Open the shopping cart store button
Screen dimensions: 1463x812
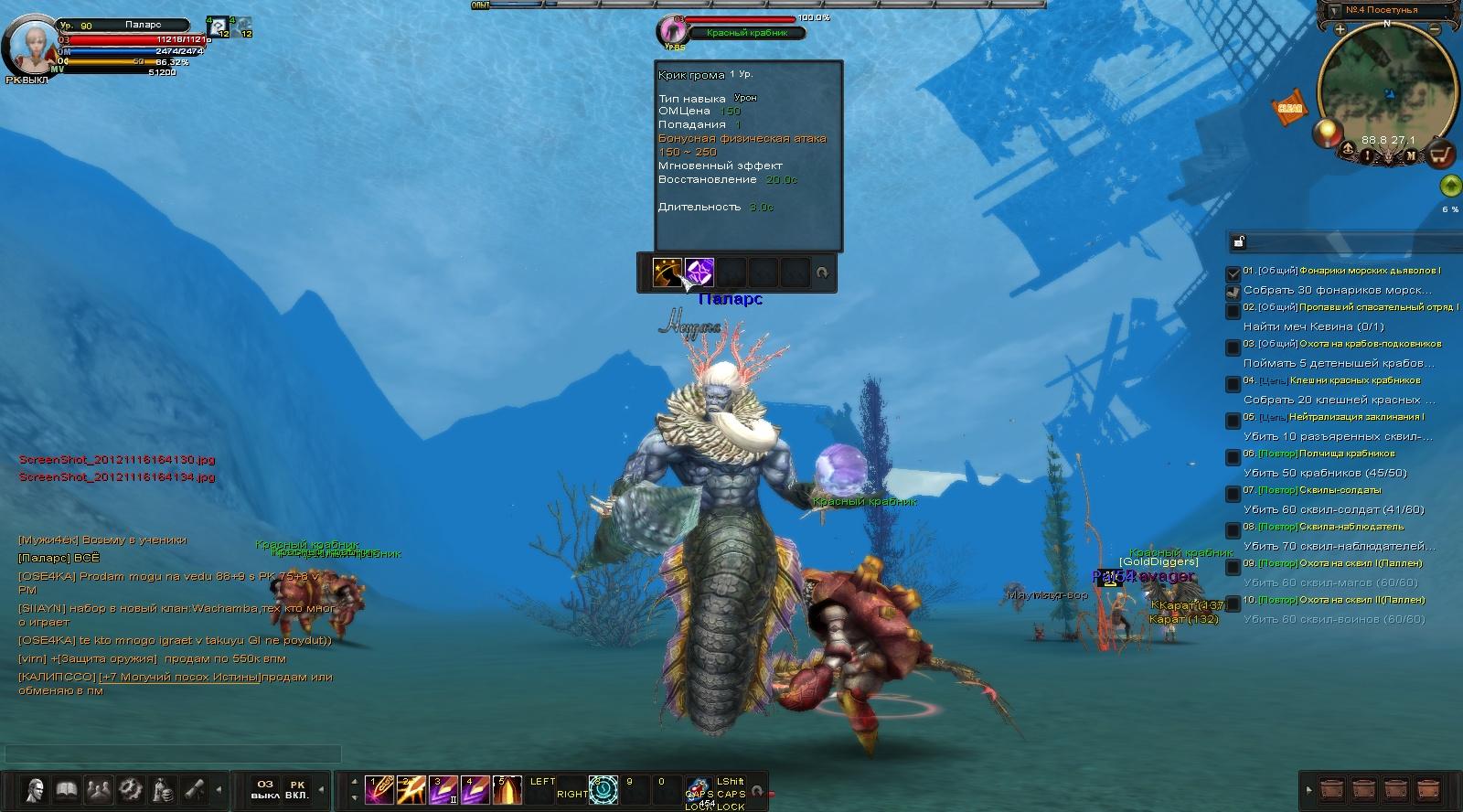point(1441,155)
